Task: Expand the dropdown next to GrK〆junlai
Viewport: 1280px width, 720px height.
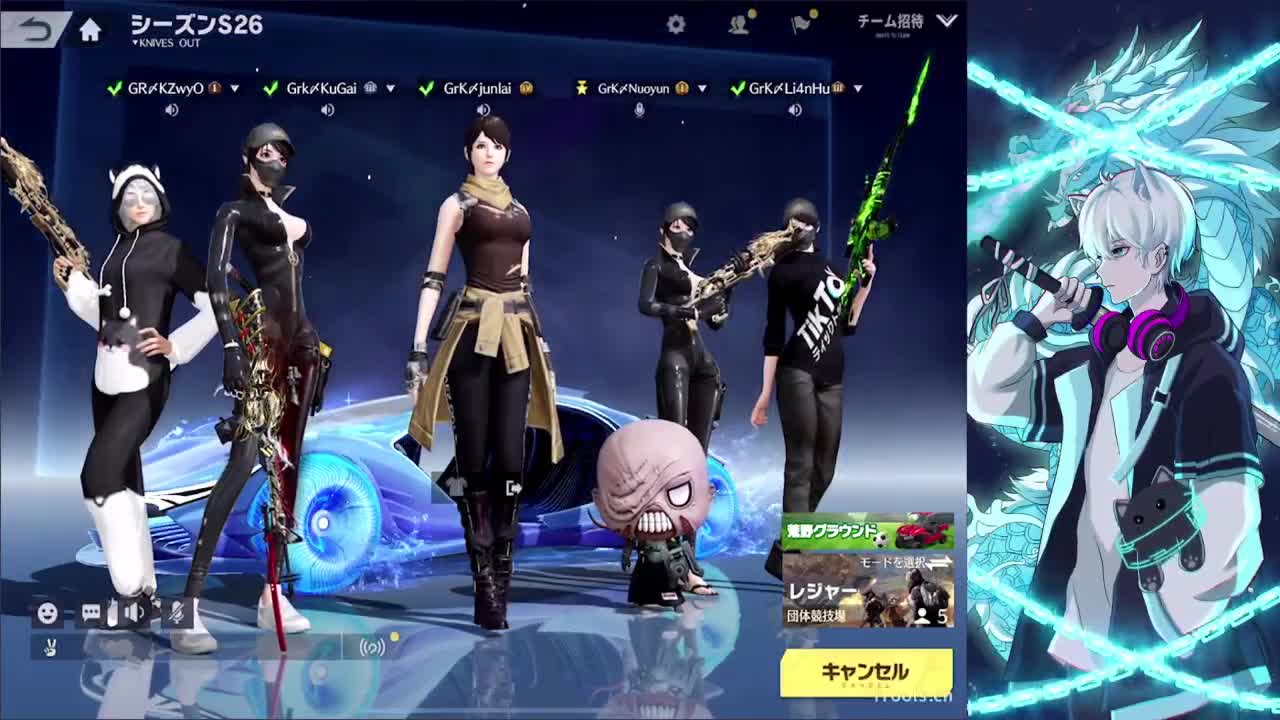Action: [545, 87]
